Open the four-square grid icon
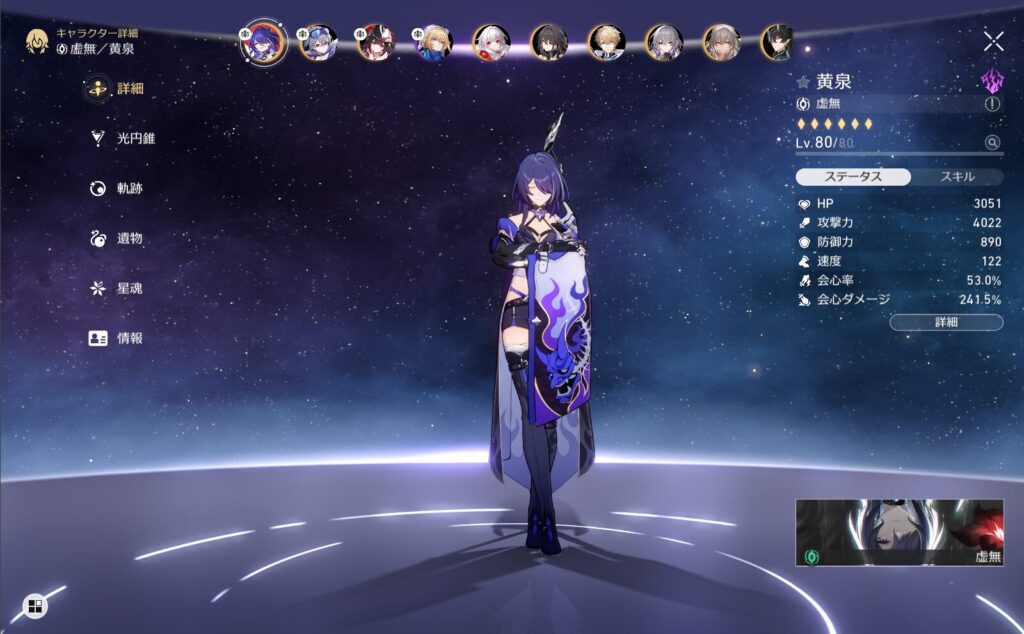 pyautogui.click(x=34, y=606)
